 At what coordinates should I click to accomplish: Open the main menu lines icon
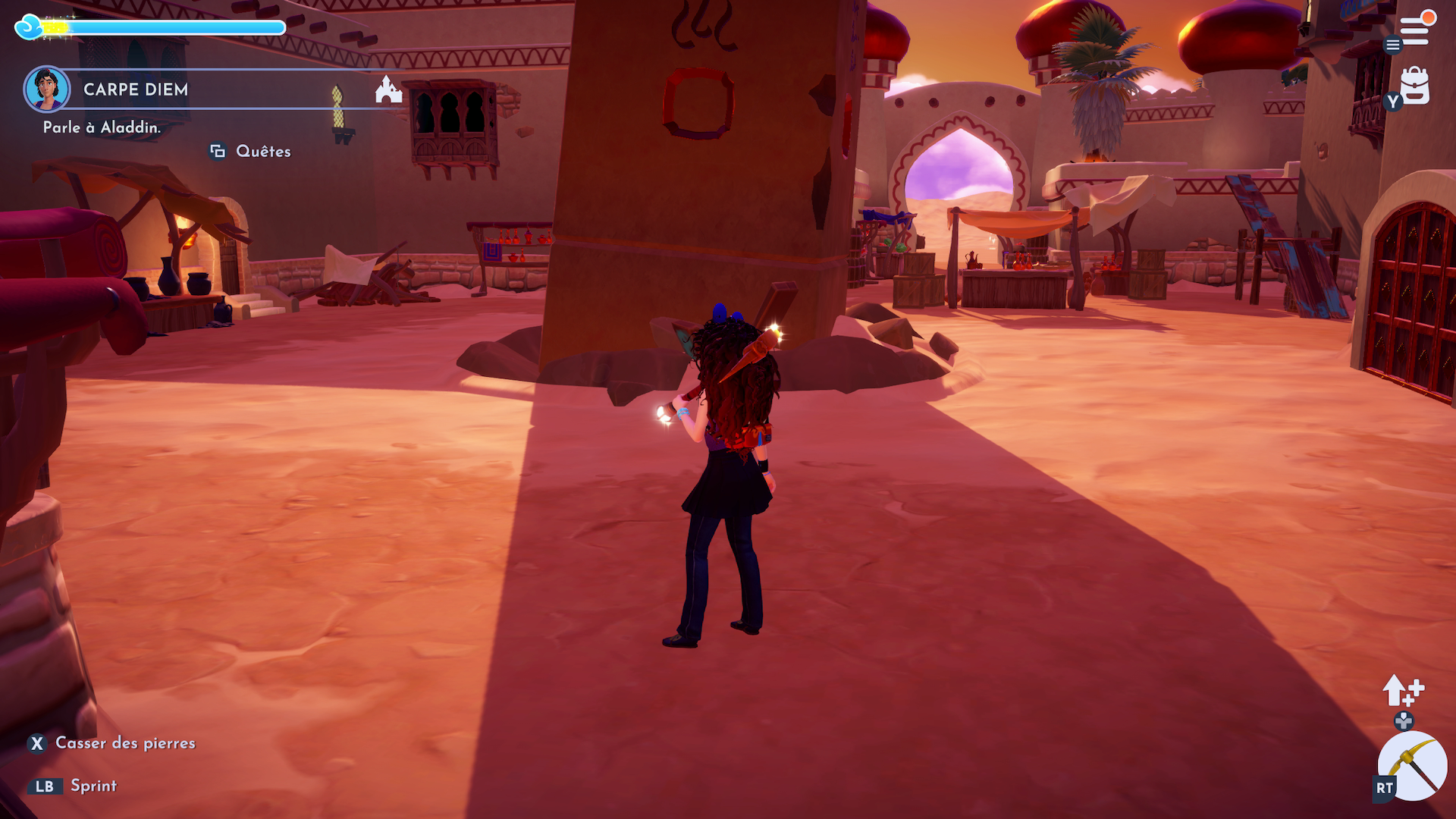coord(1414,30)
